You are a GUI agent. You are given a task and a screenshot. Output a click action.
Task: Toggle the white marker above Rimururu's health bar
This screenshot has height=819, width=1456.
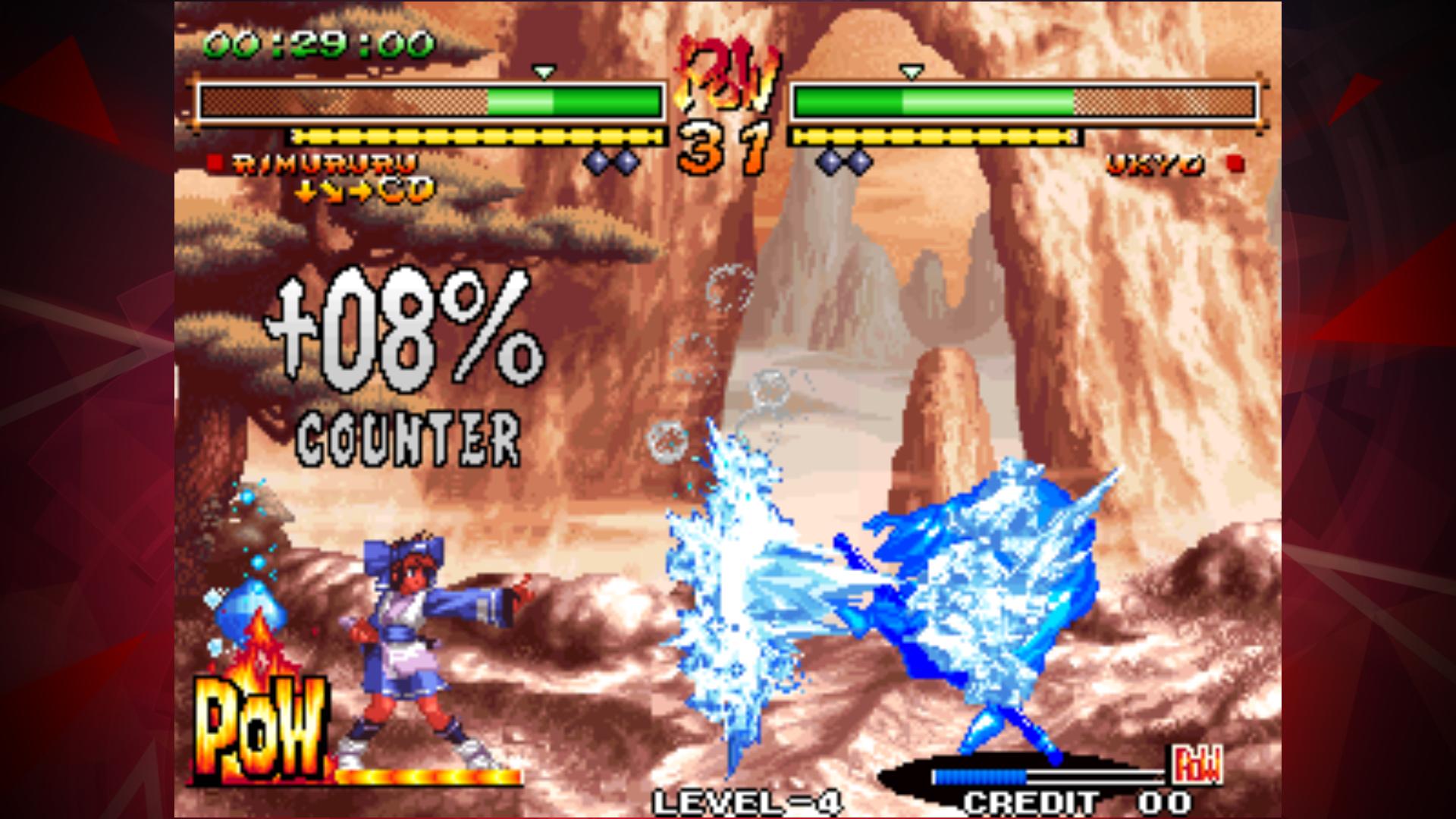coord(543,72)
